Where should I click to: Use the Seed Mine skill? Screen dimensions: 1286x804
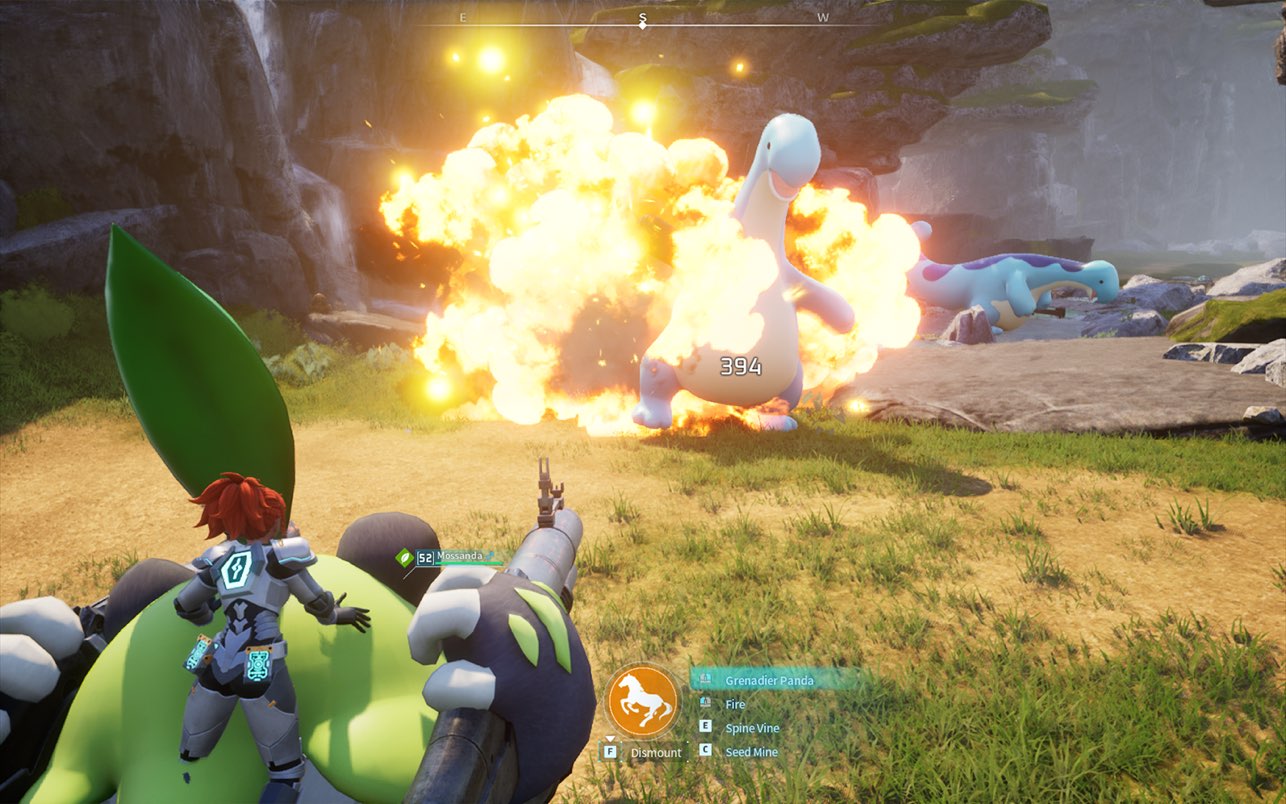(750, 751)
